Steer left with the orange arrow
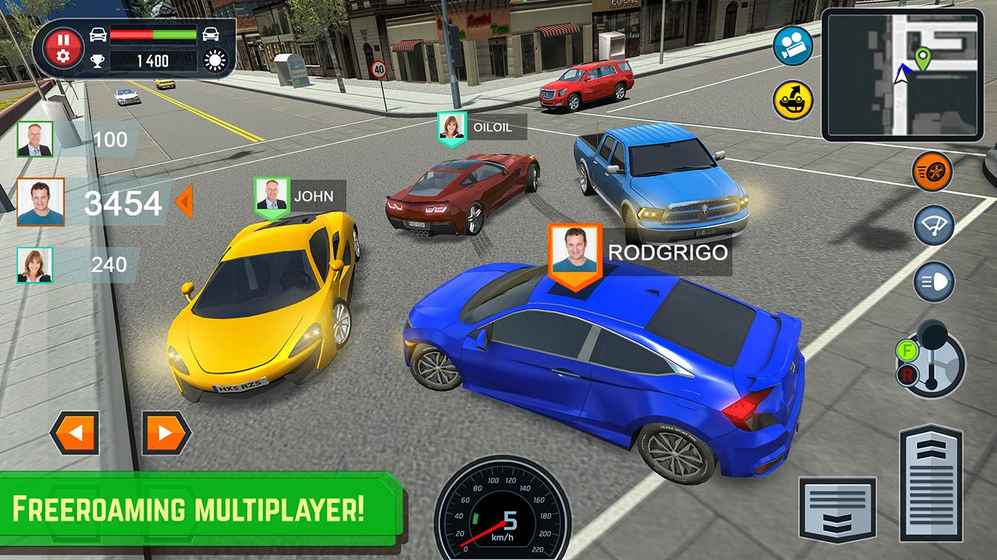This screenshot has width=997, height=560. pyautogui.click(x=75, y=433)
